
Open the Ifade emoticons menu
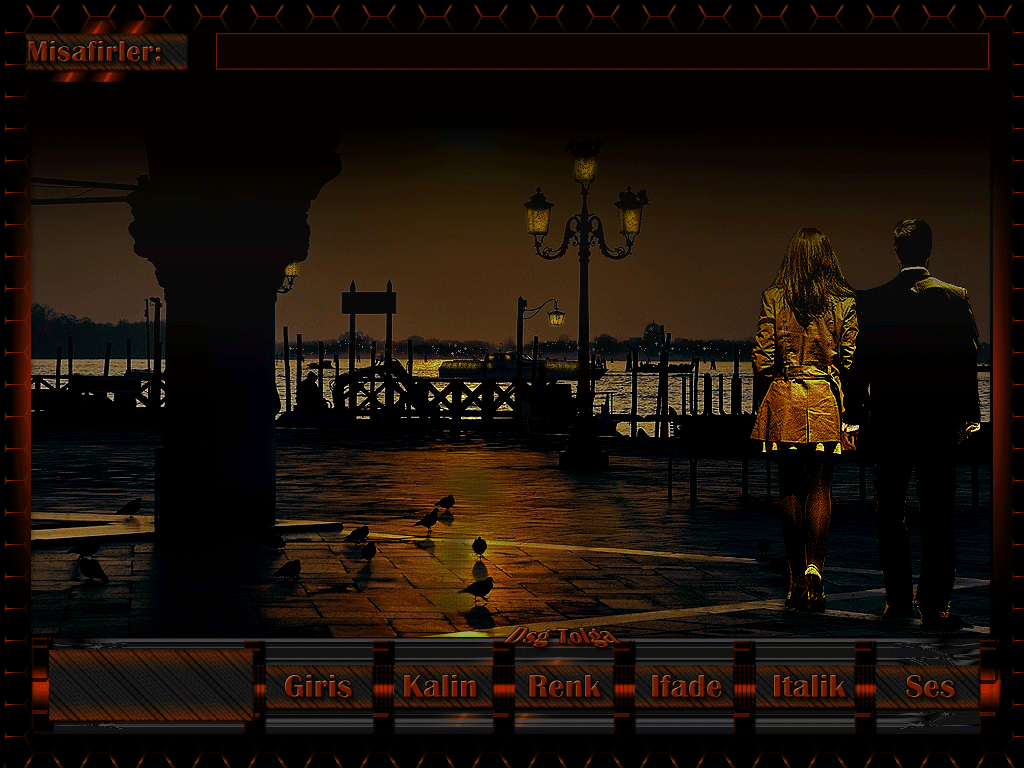[685, 686]
